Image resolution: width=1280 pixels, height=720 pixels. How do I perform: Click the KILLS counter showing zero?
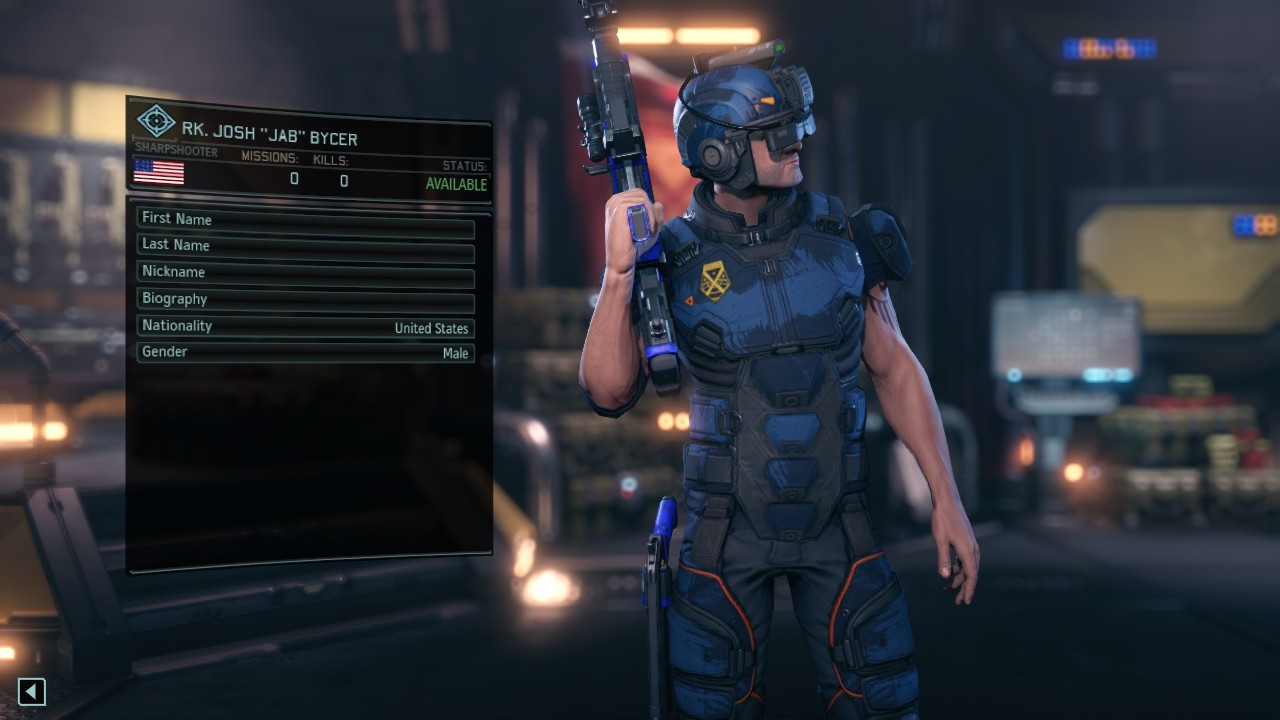coord(343,181)
